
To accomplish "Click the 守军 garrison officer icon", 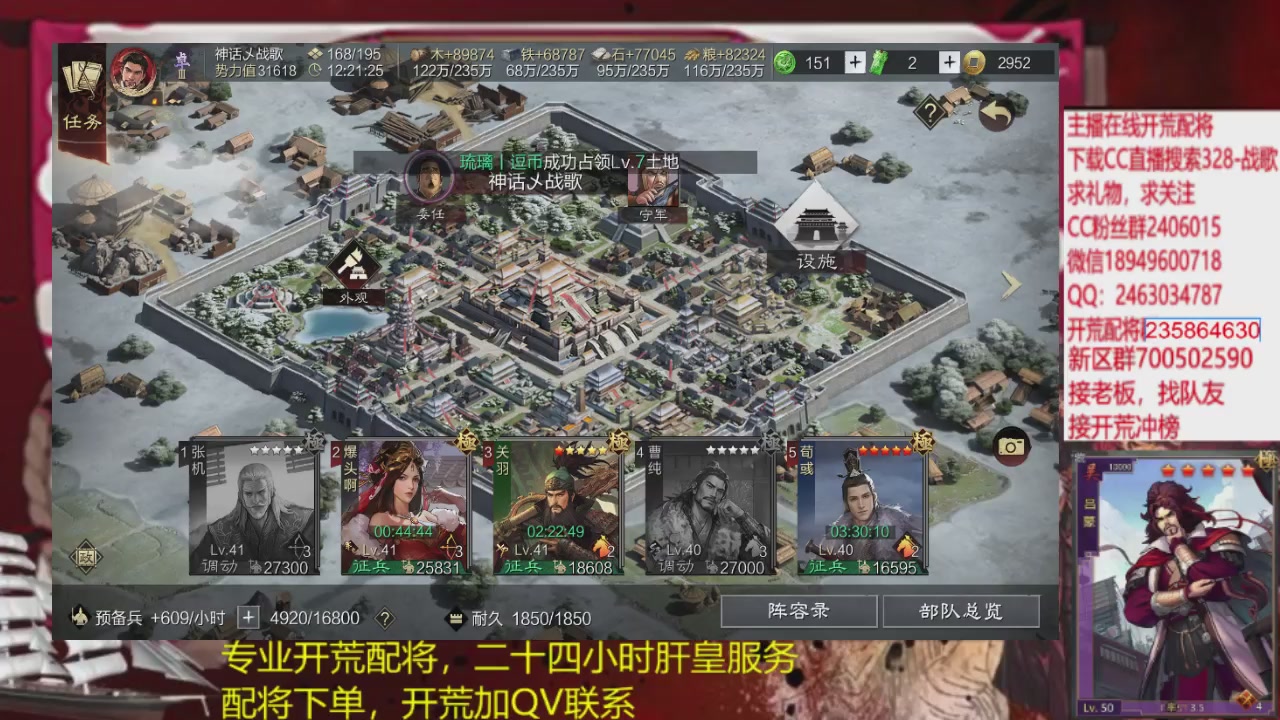I will 655,186.
